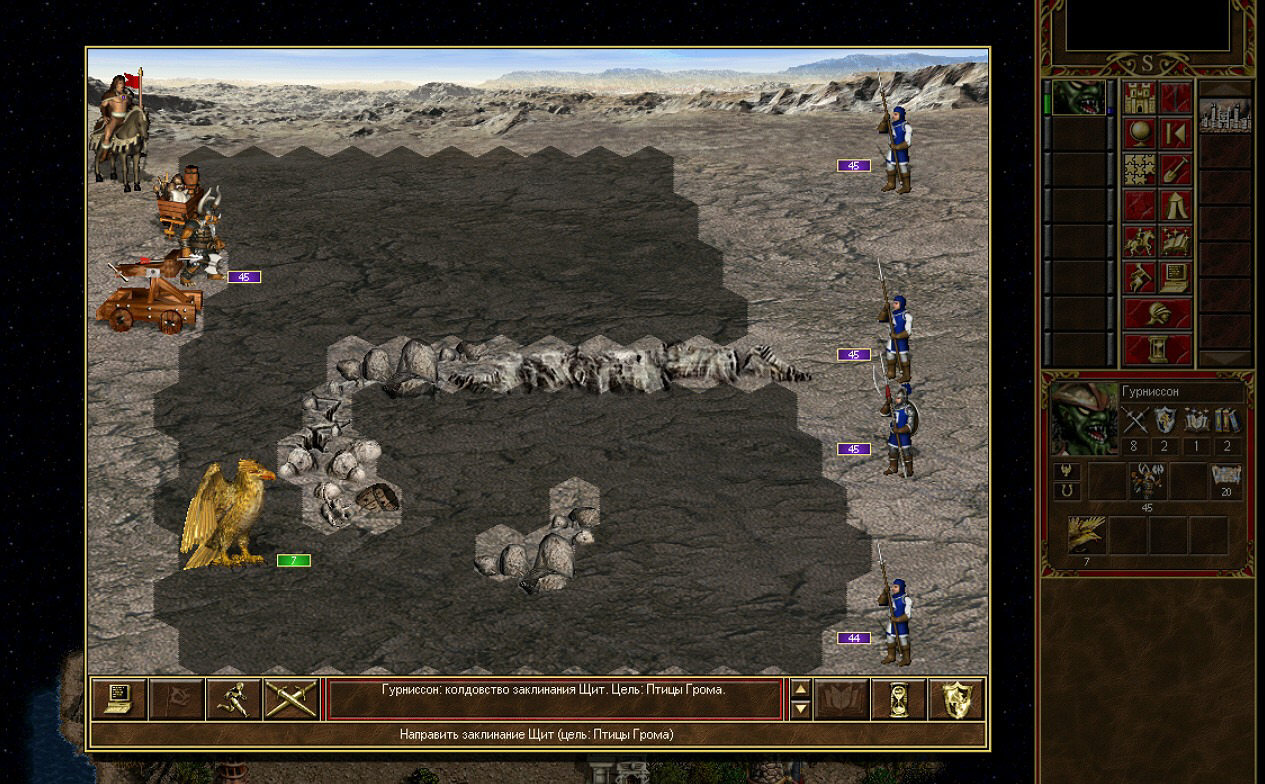Open kingdom overview via the castle icon
The image size is (1265, 784).
pyautogui.click(x=1140, y=98)
